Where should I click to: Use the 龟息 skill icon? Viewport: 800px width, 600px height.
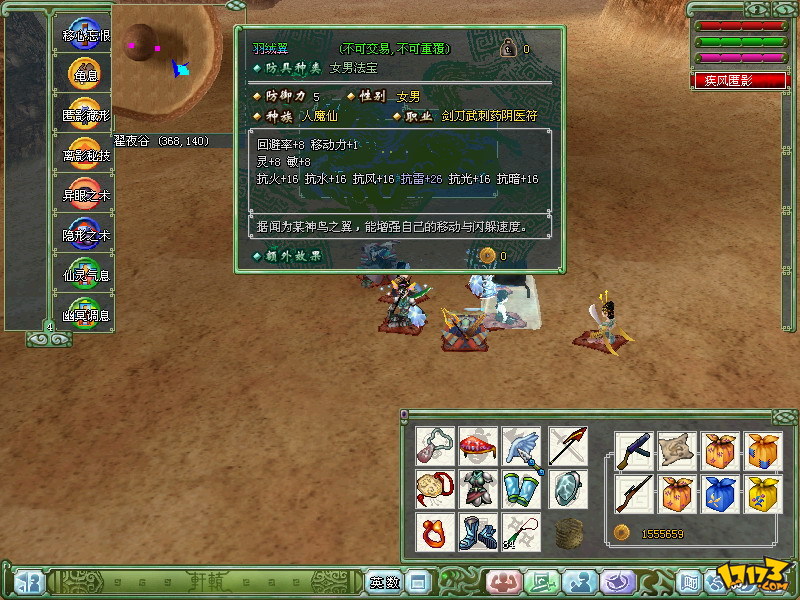[x=86, y=74]
